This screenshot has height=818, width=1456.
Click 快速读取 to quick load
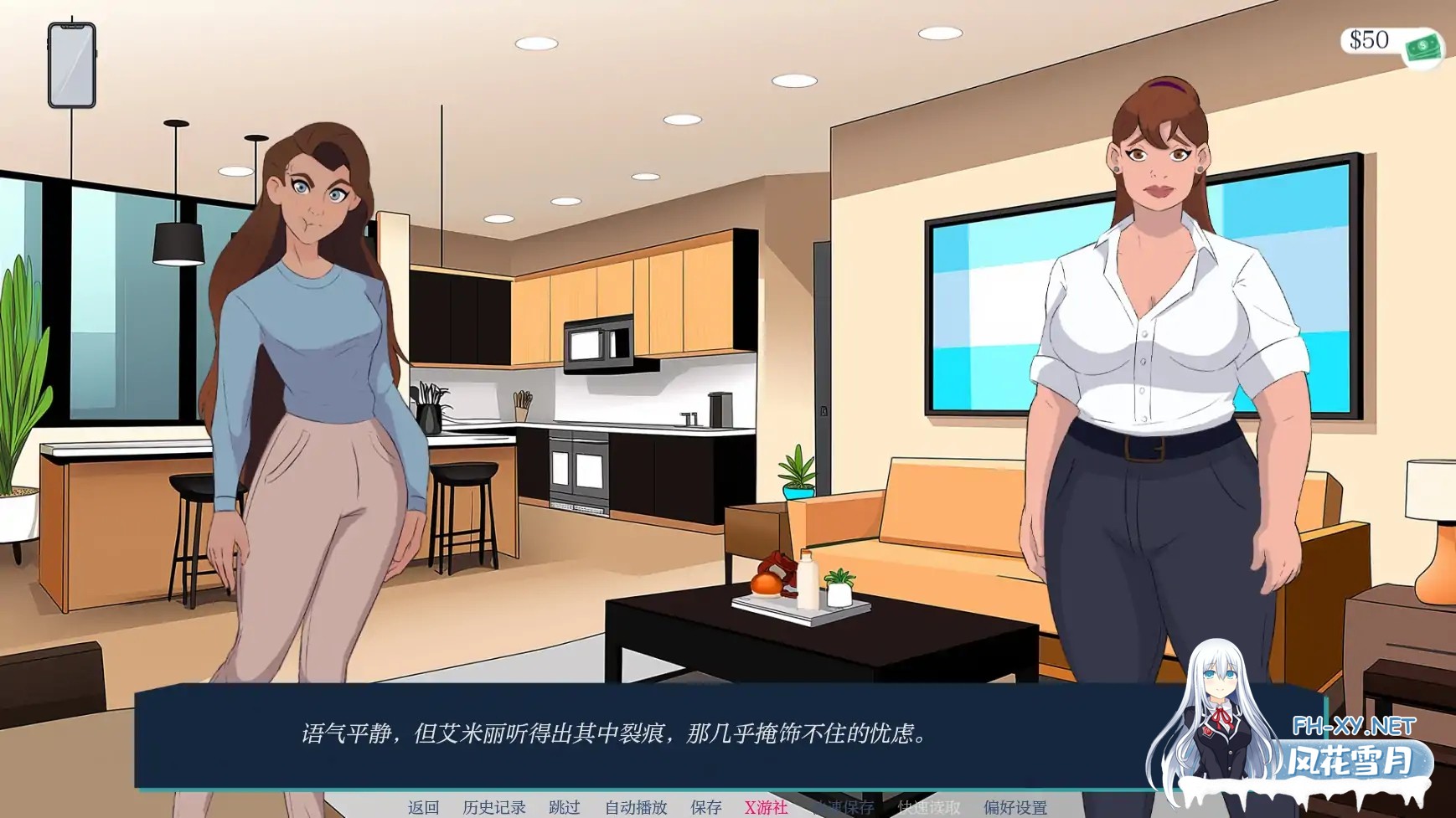coord(928,807)
